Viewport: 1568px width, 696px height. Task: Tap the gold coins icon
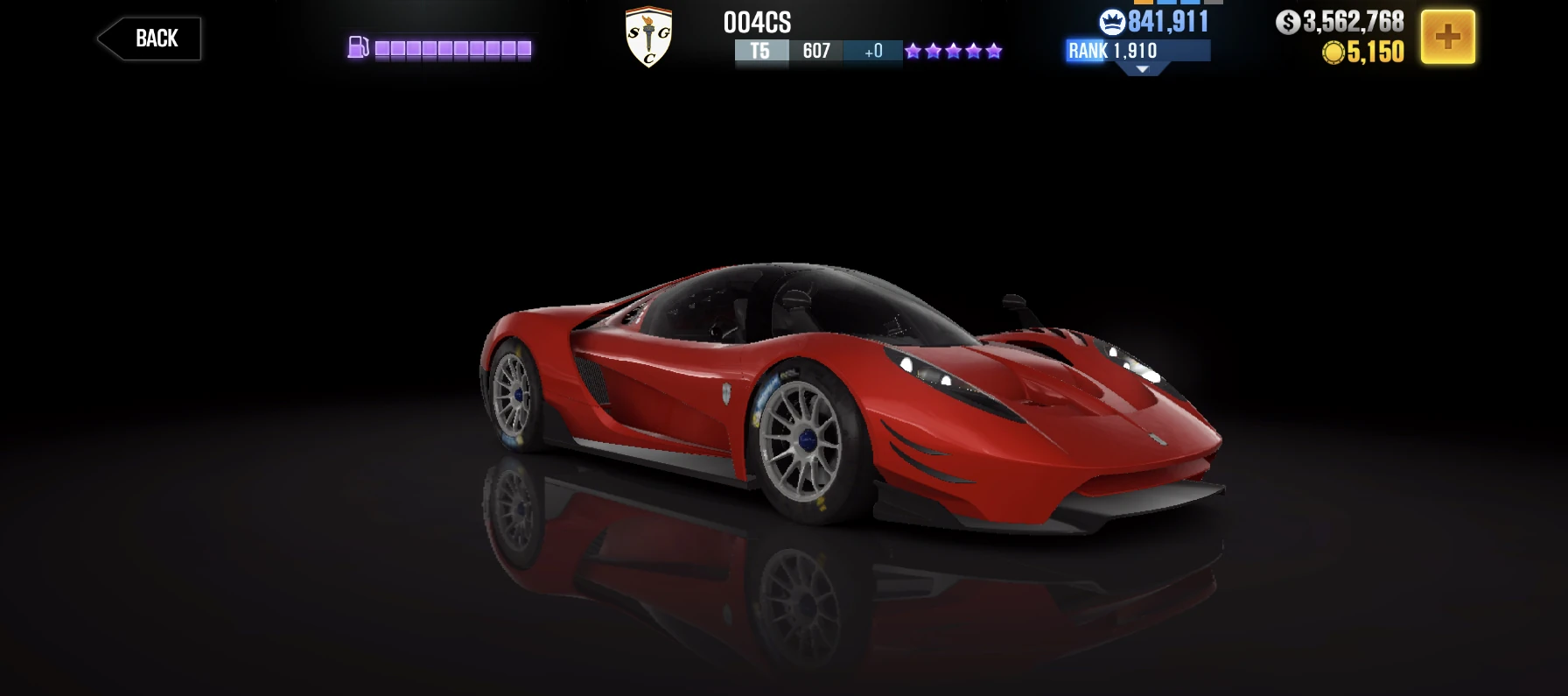[x=1334, y=51]
